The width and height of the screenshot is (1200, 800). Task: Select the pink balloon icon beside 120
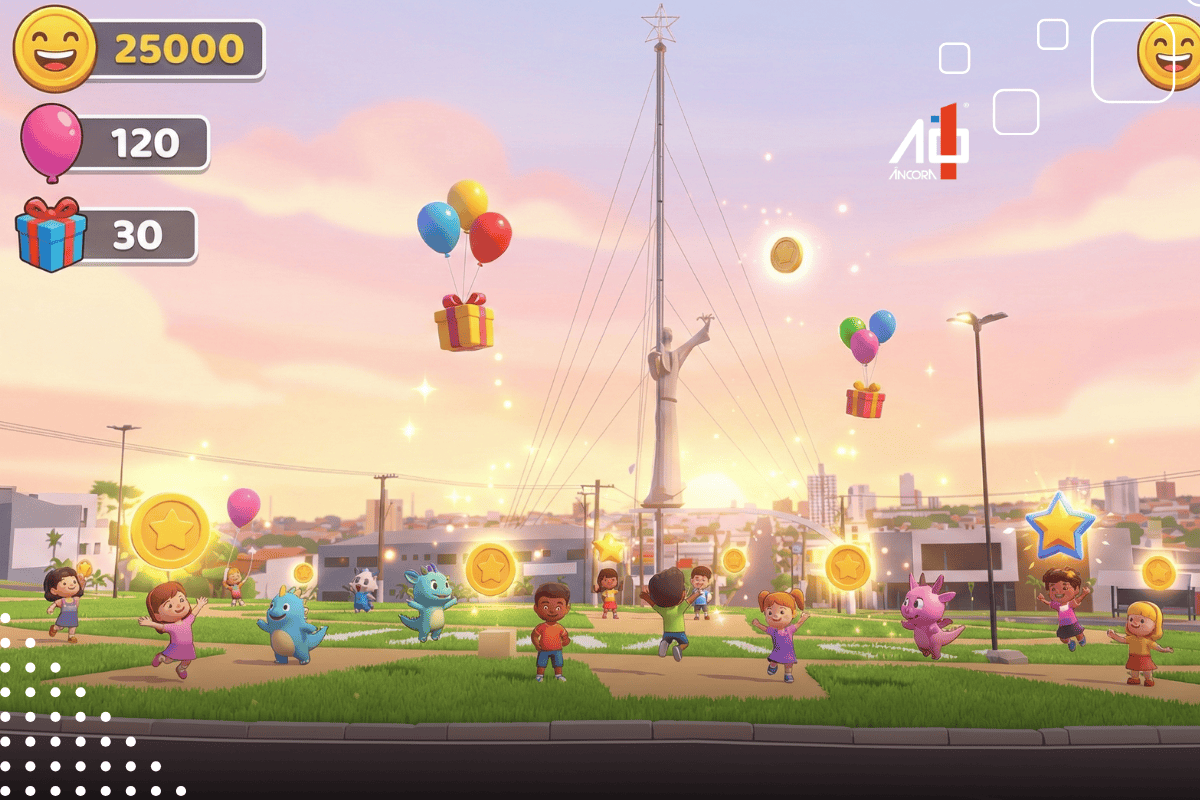point(50,140)
